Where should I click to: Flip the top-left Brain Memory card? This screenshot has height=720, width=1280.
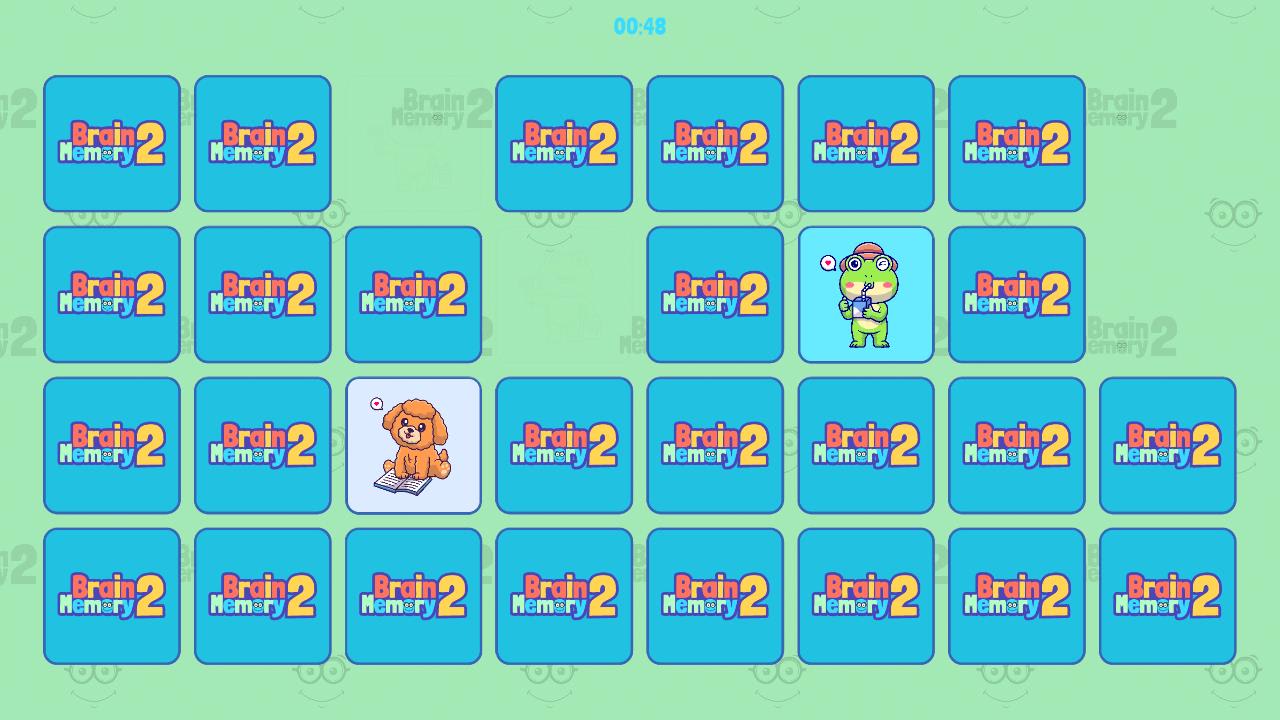tap(112, 143)
